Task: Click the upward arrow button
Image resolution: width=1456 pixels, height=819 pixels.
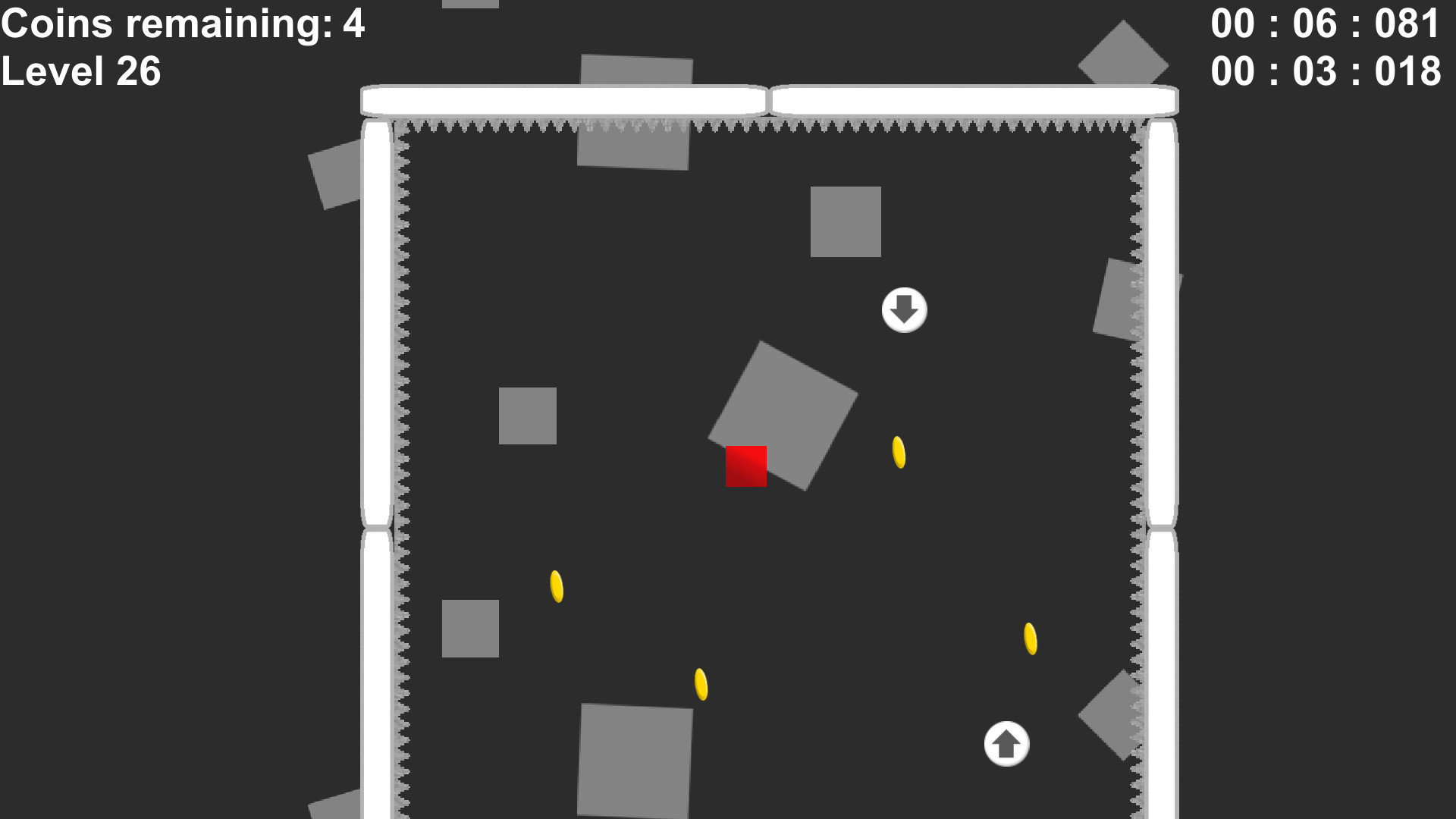Action: [1006, 744]
